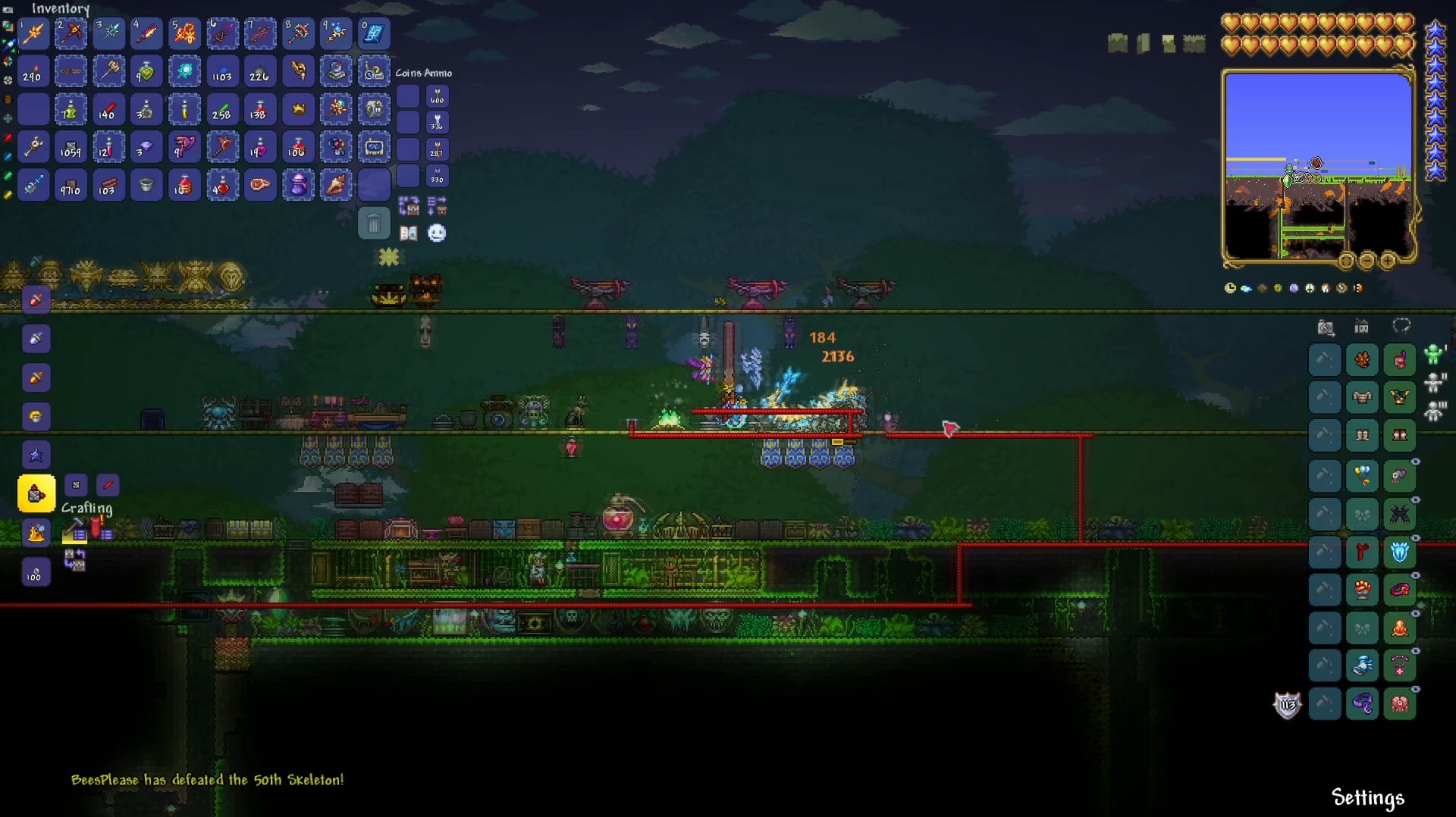Click the quick stack to chests button
This screenshot has height=817, width=1456.
pos(409,205)
